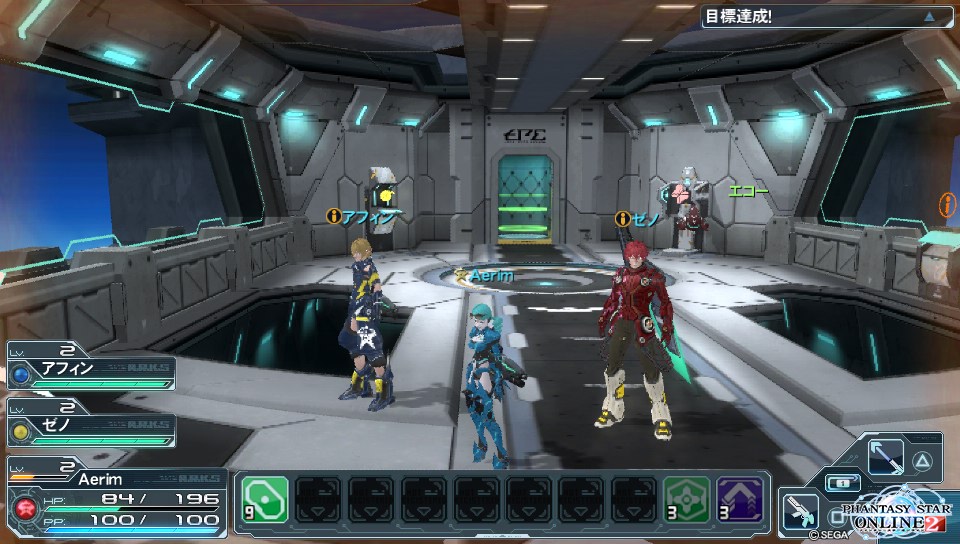
Task: Select the lower-left weapon action slot
Action: 798,510
